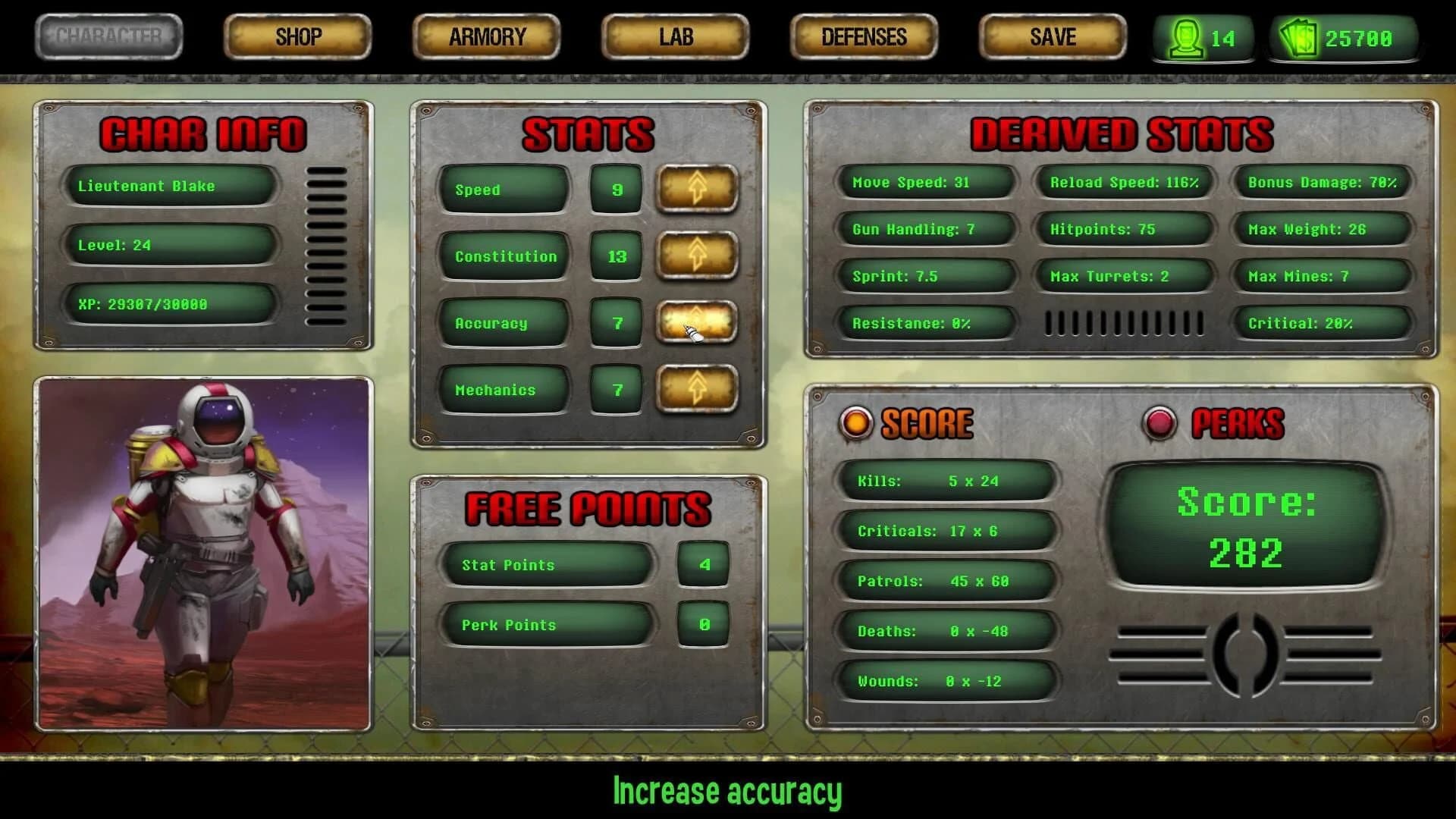
Task: Select the Character button
Action: click(x=108, y=36)
